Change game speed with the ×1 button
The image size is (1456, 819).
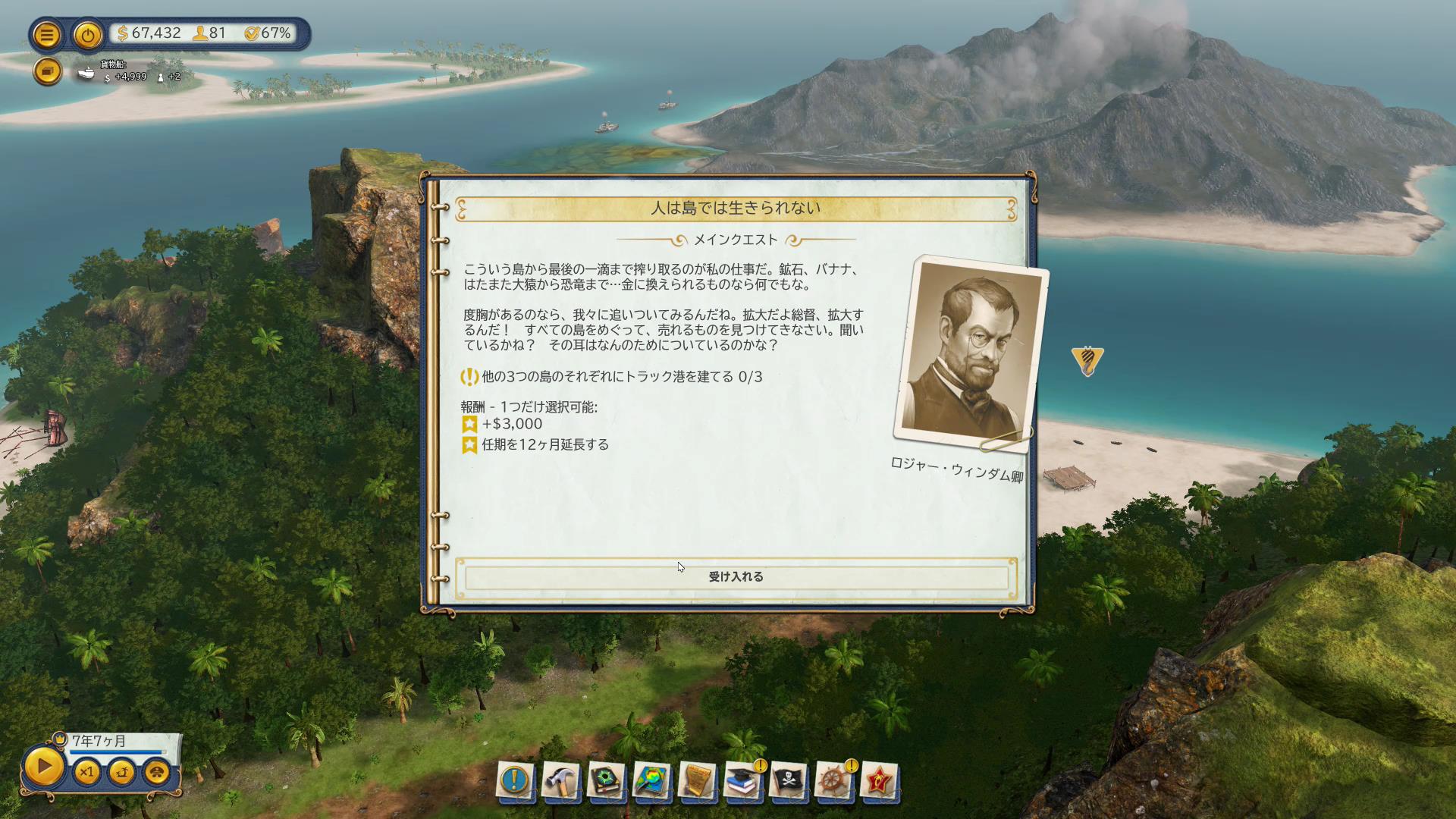point(86,773)
